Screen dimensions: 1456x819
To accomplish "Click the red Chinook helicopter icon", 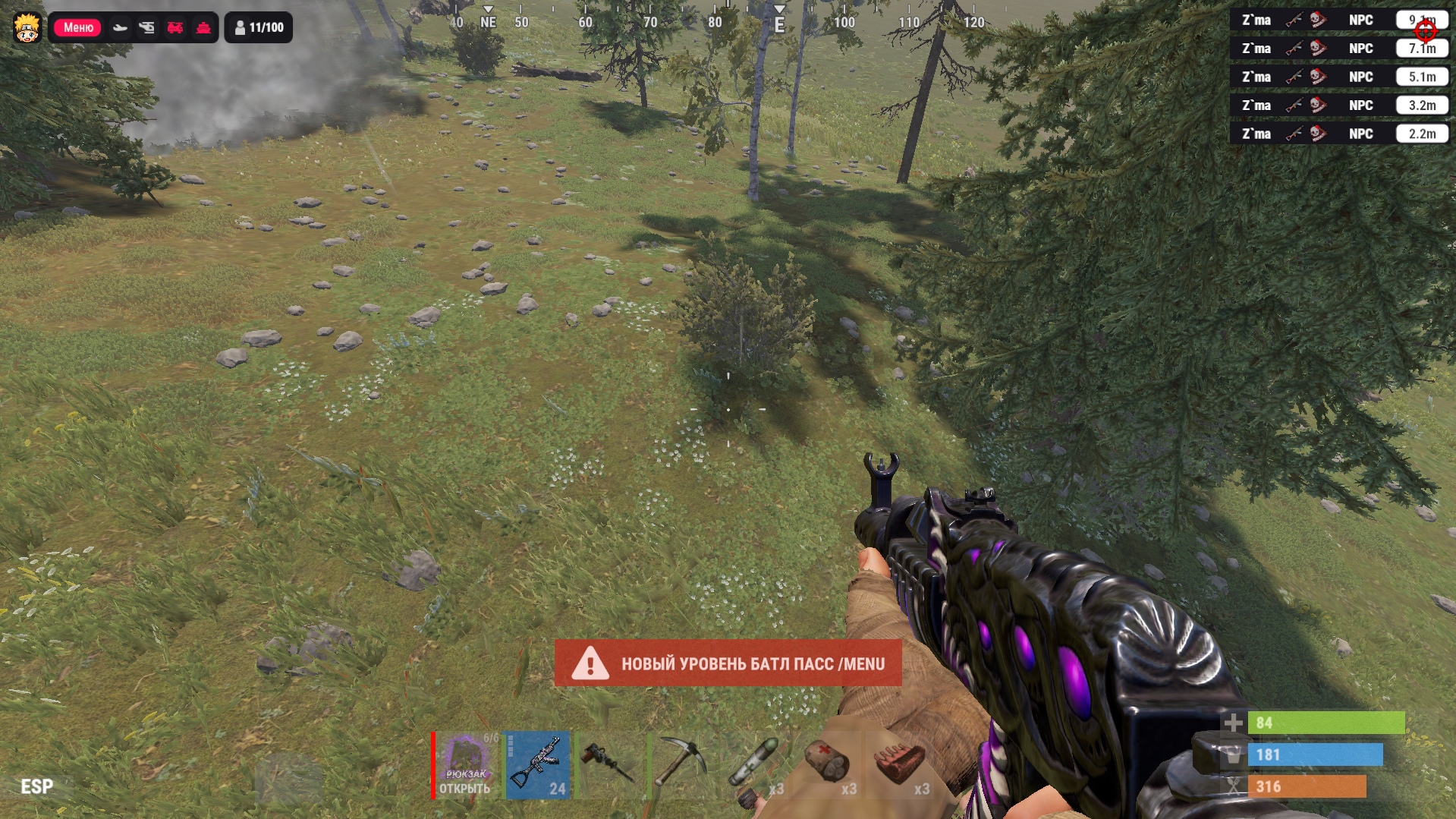I will coord(175,28).
